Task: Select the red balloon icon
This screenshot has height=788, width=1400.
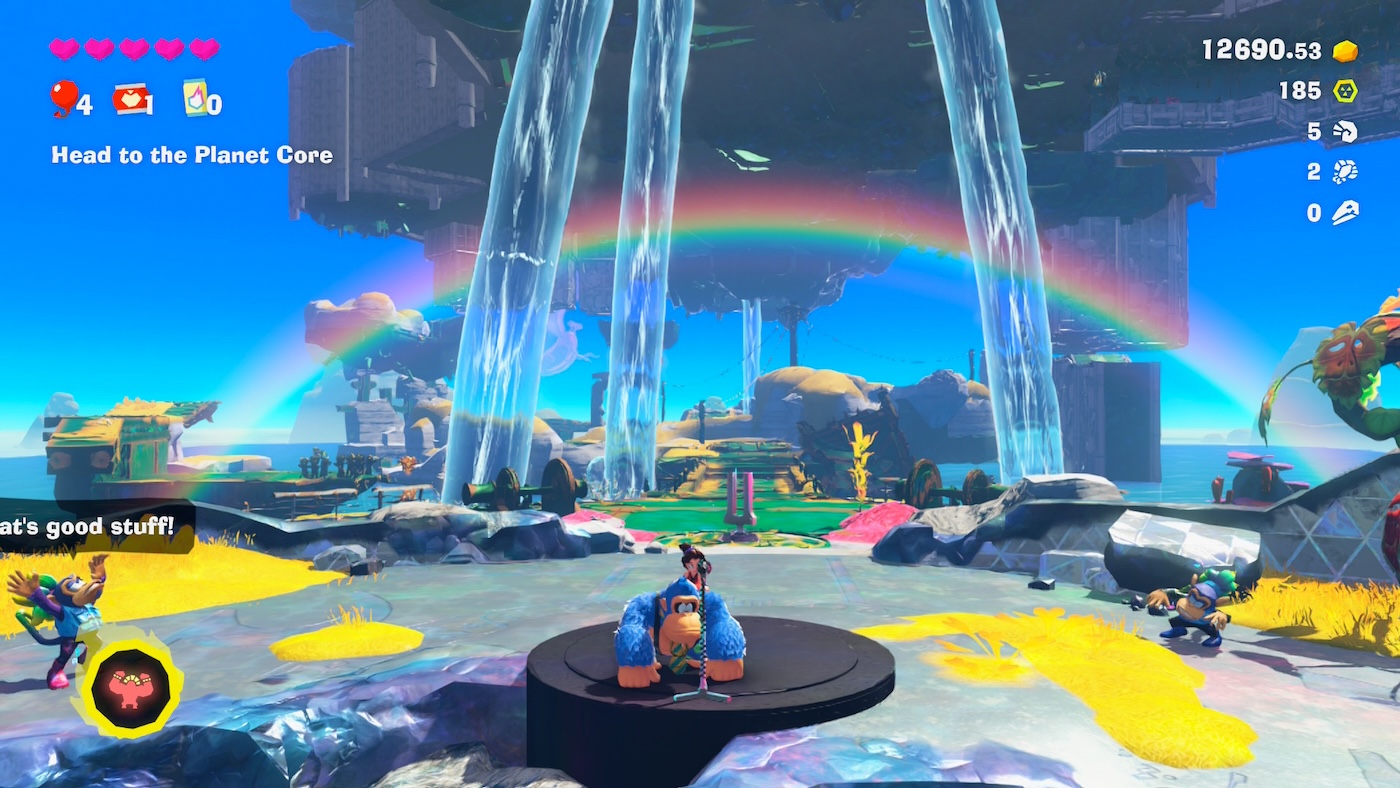Action: tap(63, 98)
